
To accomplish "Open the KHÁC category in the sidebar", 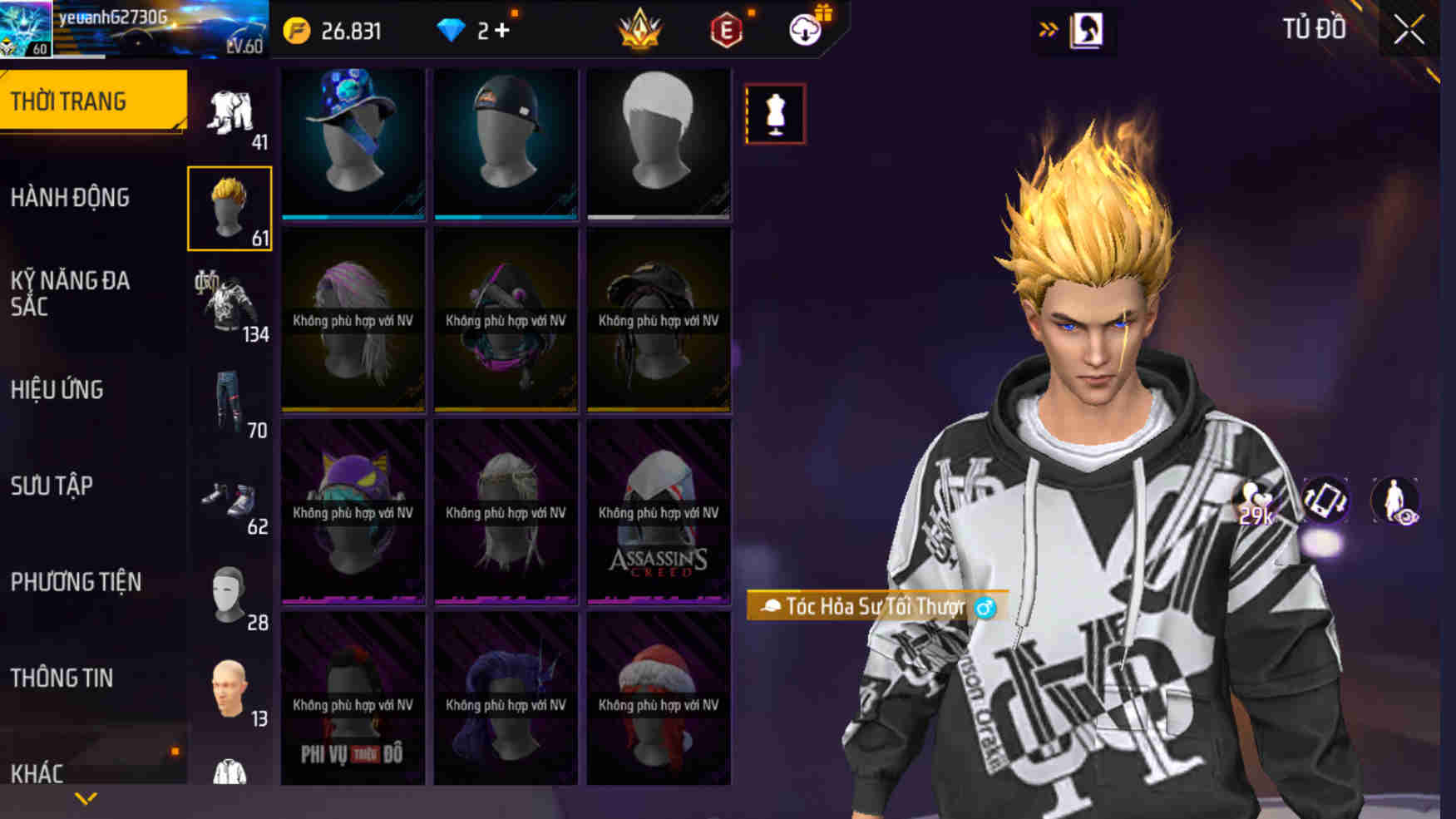I will tap(39, 773).
